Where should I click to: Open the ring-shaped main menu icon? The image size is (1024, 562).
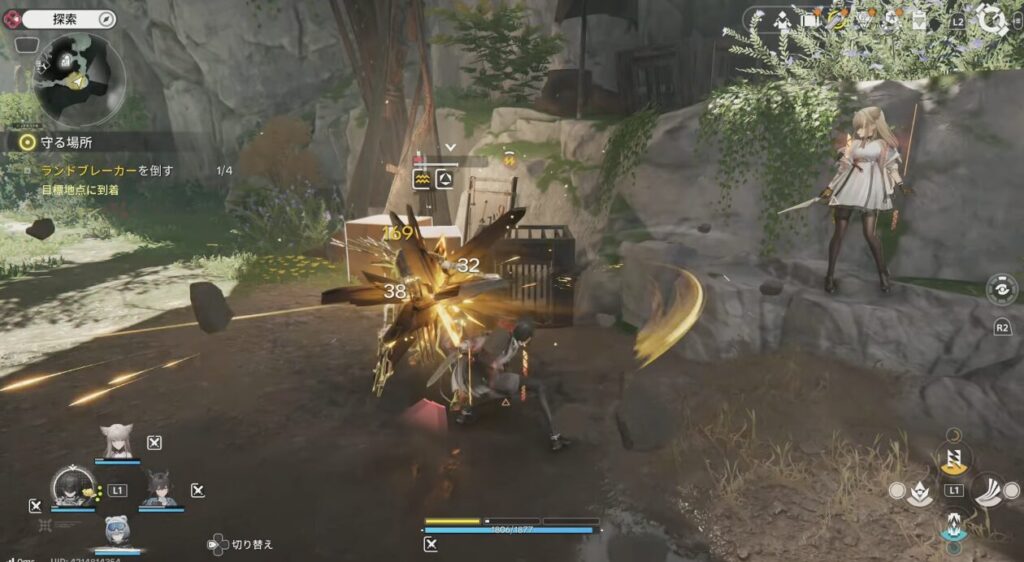click(992, 20)
